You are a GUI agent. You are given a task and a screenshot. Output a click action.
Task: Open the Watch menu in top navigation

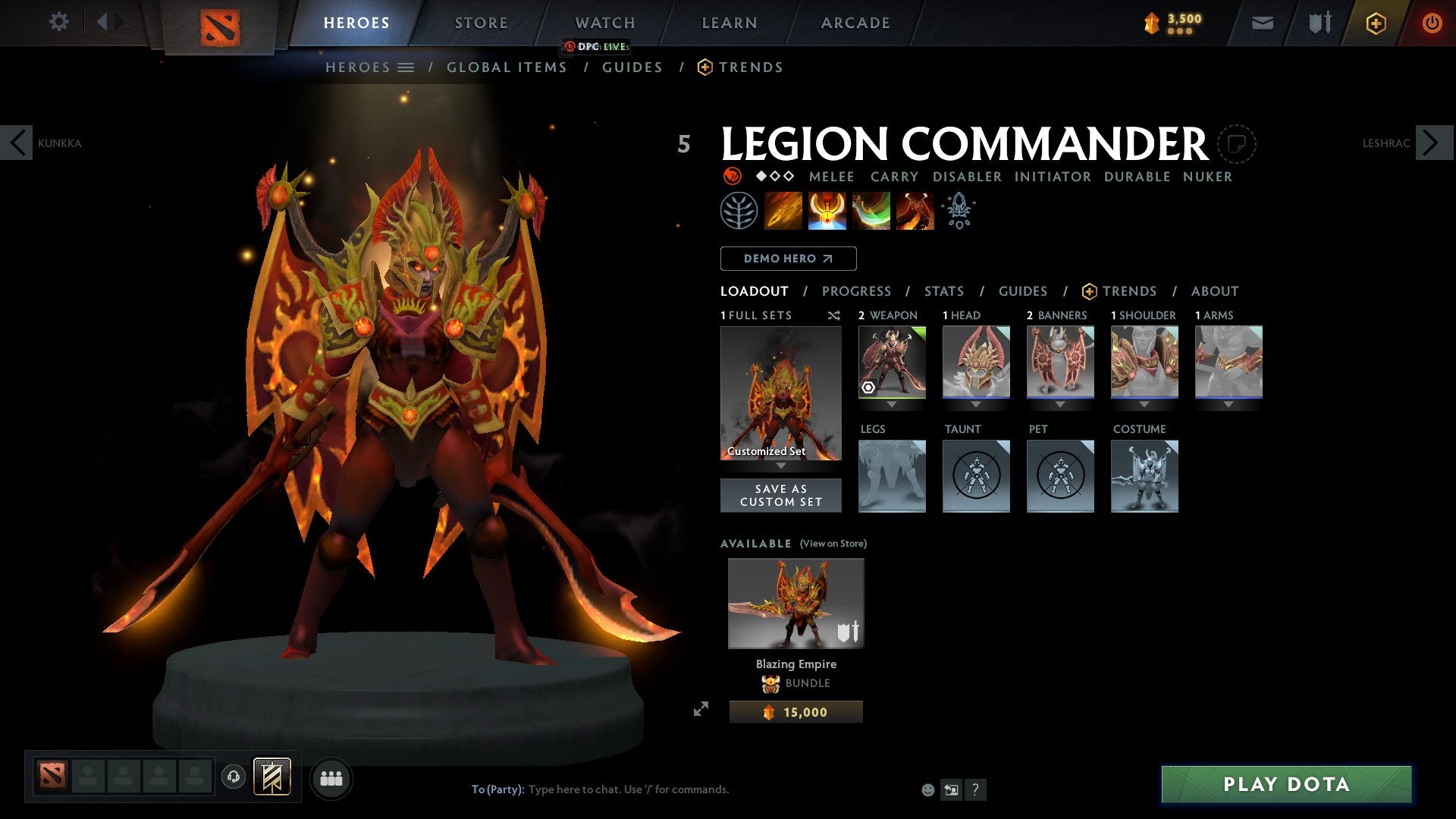click(x=604, y=22)
